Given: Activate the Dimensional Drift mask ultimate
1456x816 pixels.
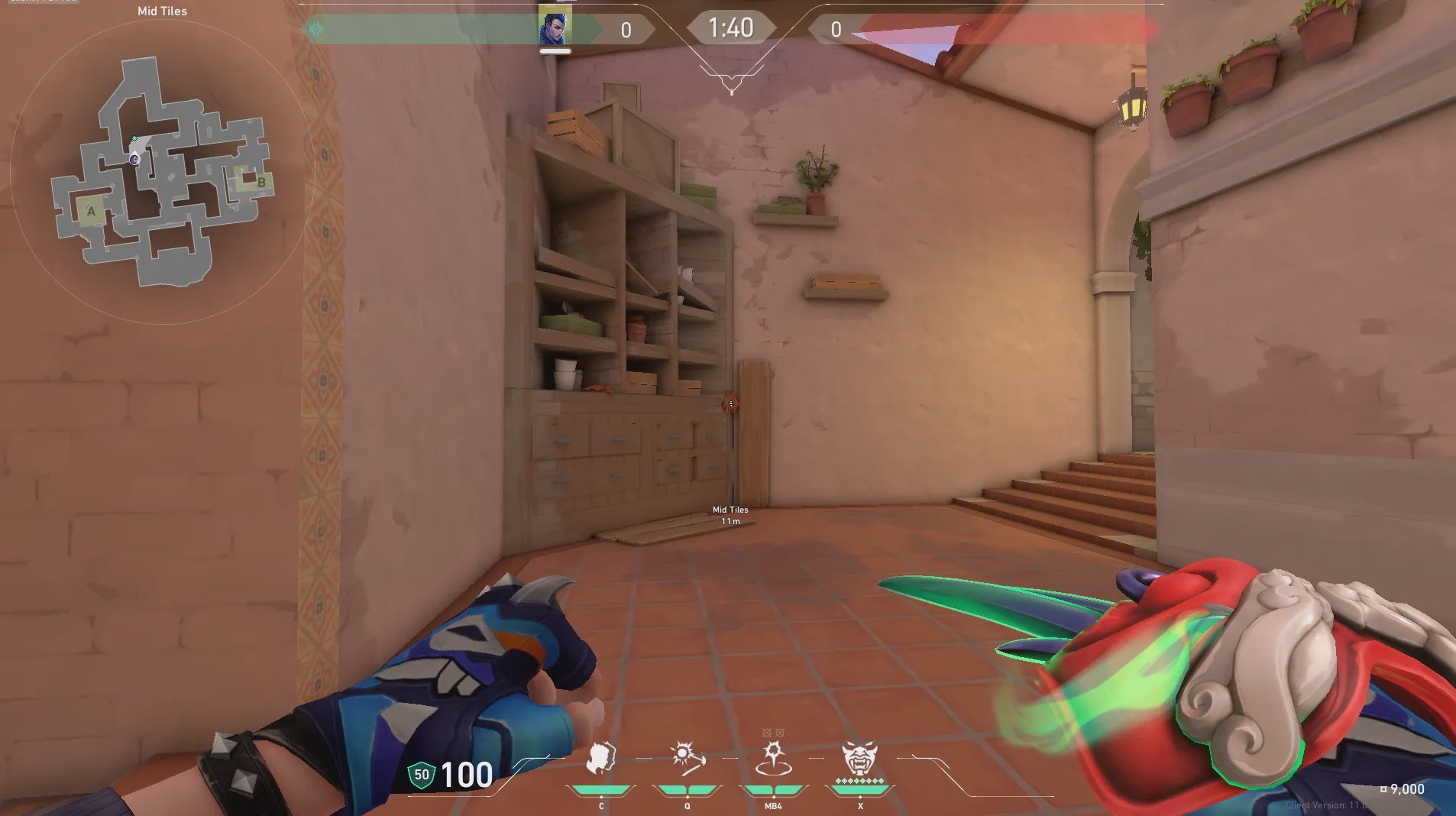Looking at the screenshot, I should point(860,759).
